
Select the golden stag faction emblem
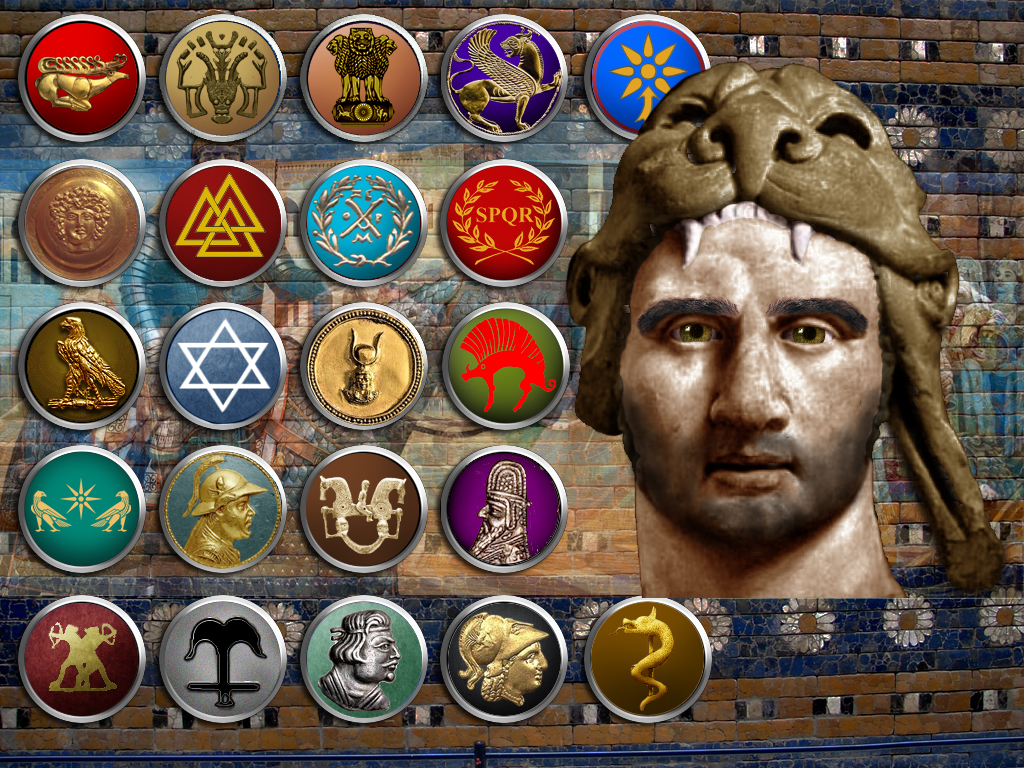(x=82, y=78)
